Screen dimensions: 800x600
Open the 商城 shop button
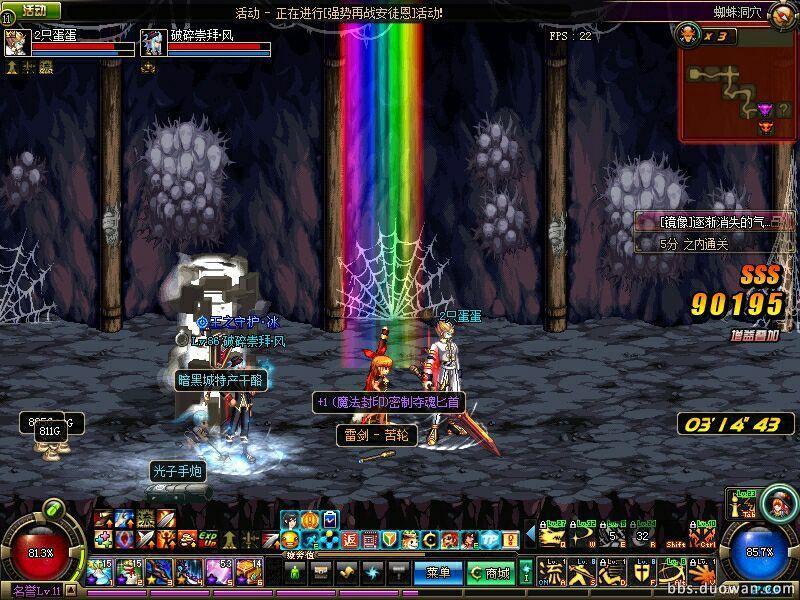(x=490, y=573)
